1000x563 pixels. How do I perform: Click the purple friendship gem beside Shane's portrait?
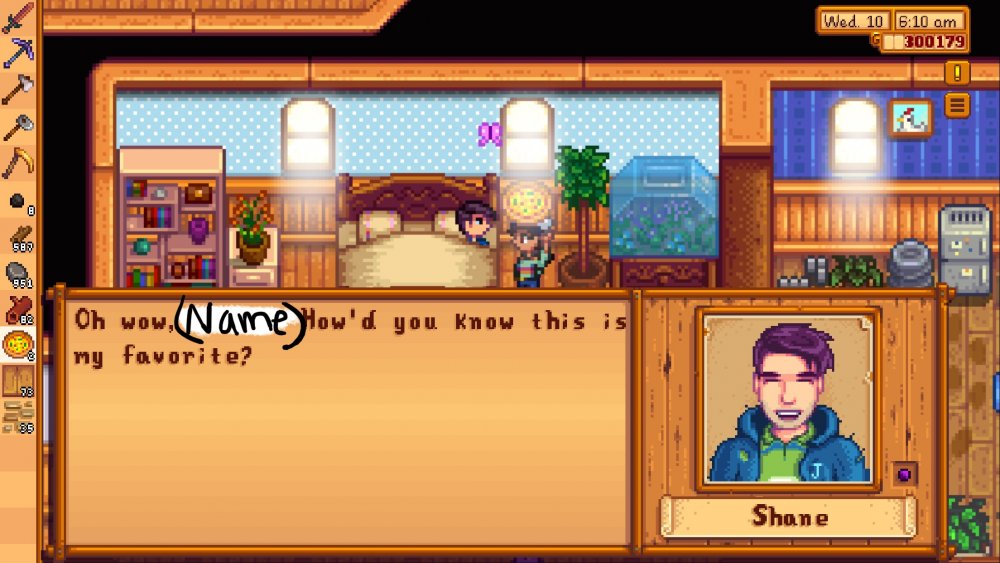[904, 474]
